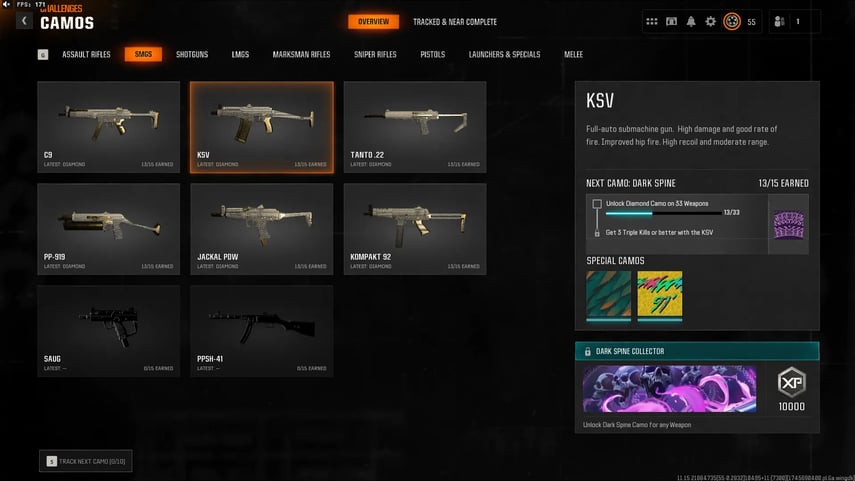The height and width of the screenshot is (481, 855).
Task: Switch to the Melee tab
Action: tap(573, 54)
